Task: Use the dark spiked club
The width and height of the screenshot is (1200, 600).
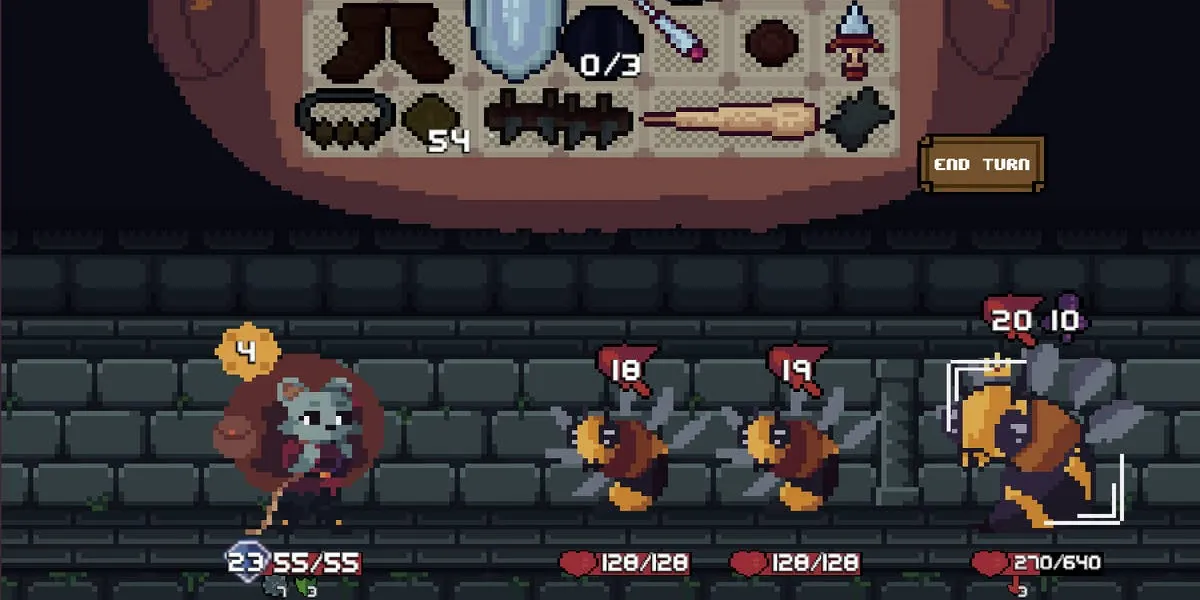Action: click(x=560, y=121)
